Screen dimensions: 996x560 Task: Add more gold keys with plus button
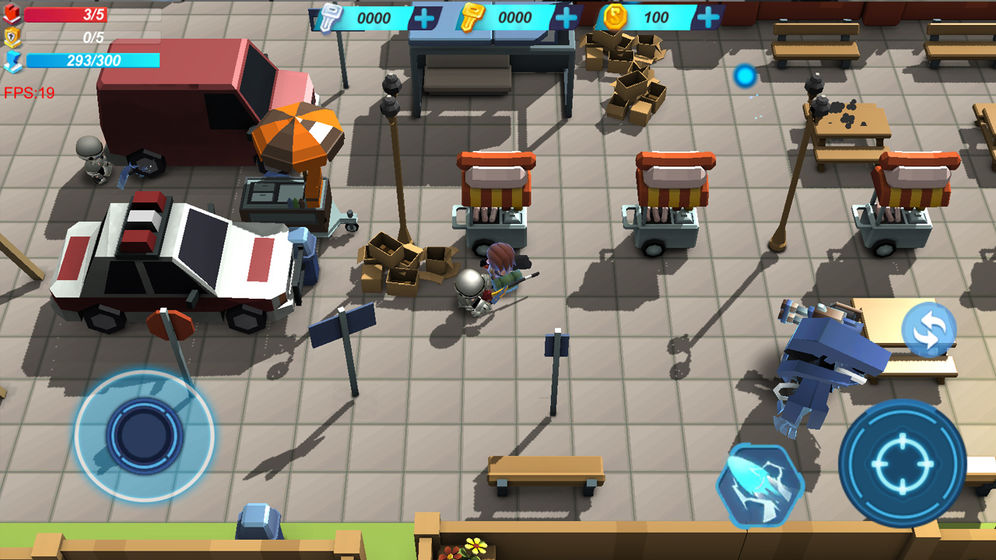click(x=566, y=18)
